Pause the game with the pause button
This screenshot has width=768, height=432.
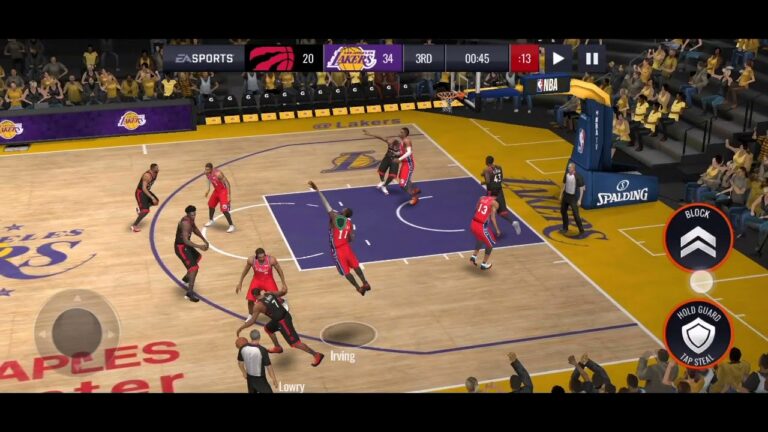point(591,58)
